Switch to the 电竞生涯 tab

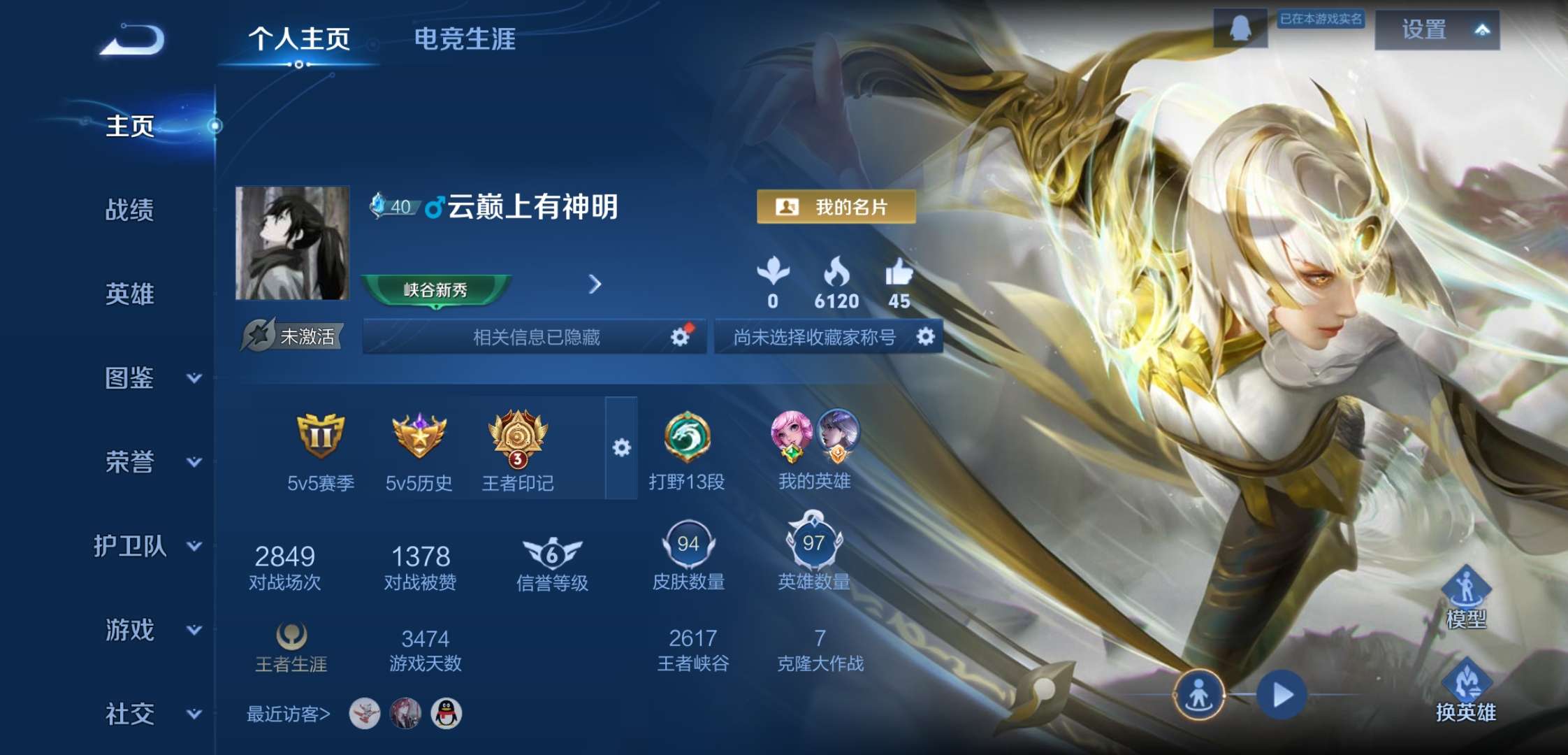[463, 40]
